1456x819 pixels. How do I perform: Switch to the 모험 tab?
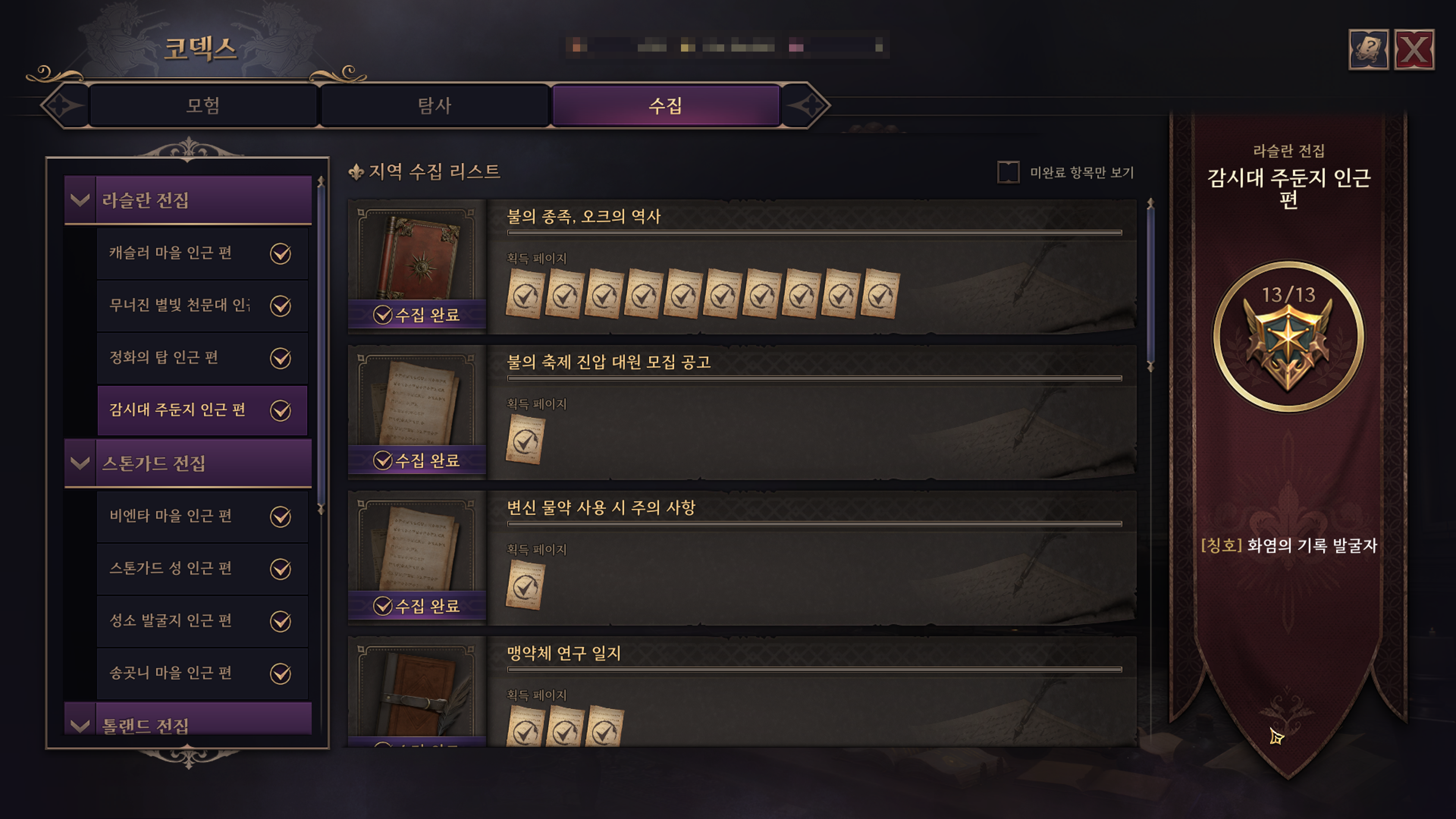coord(203,106)
